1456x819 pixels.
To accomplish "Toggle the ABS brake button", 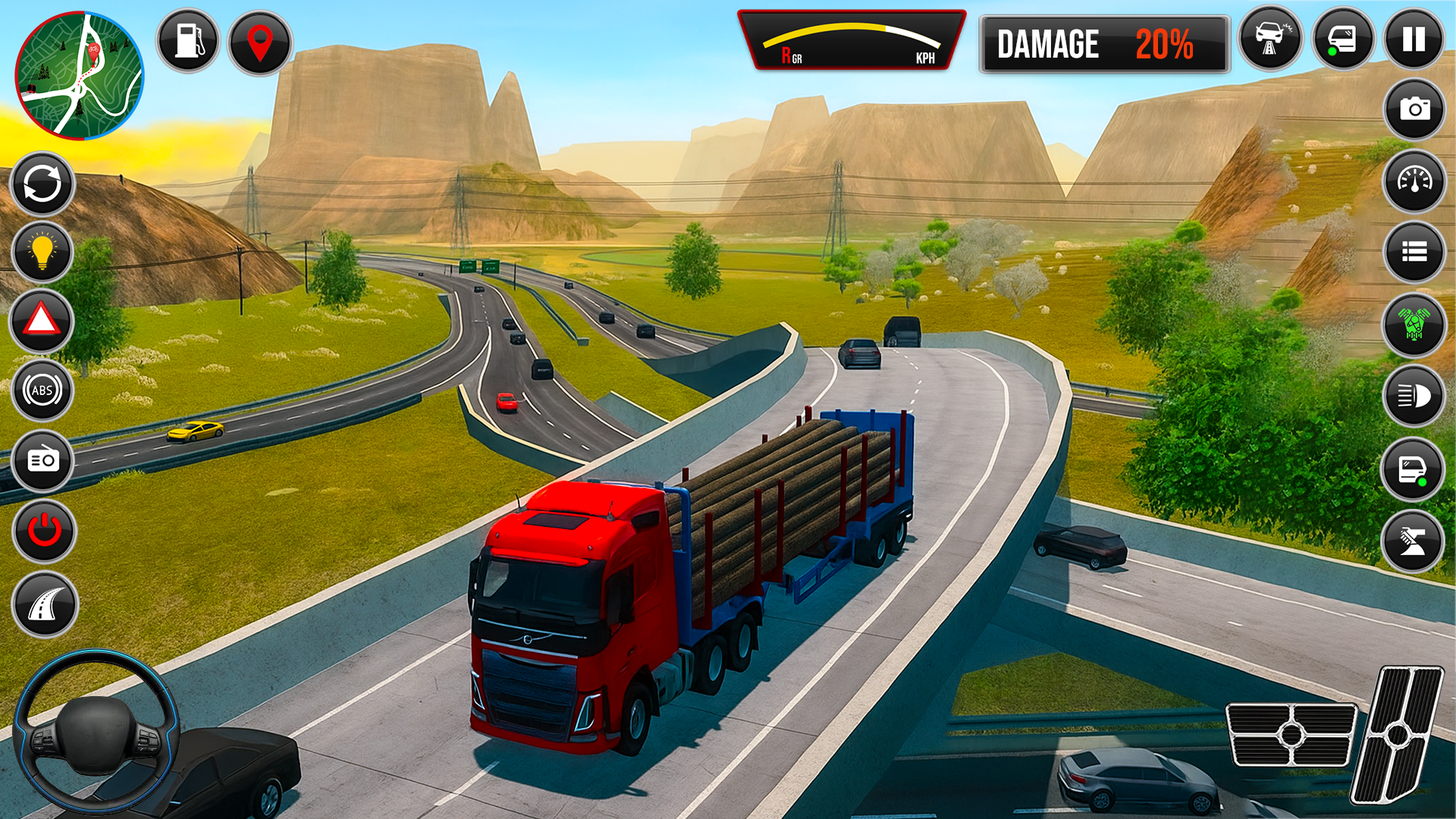I will (x=42, y=391).
